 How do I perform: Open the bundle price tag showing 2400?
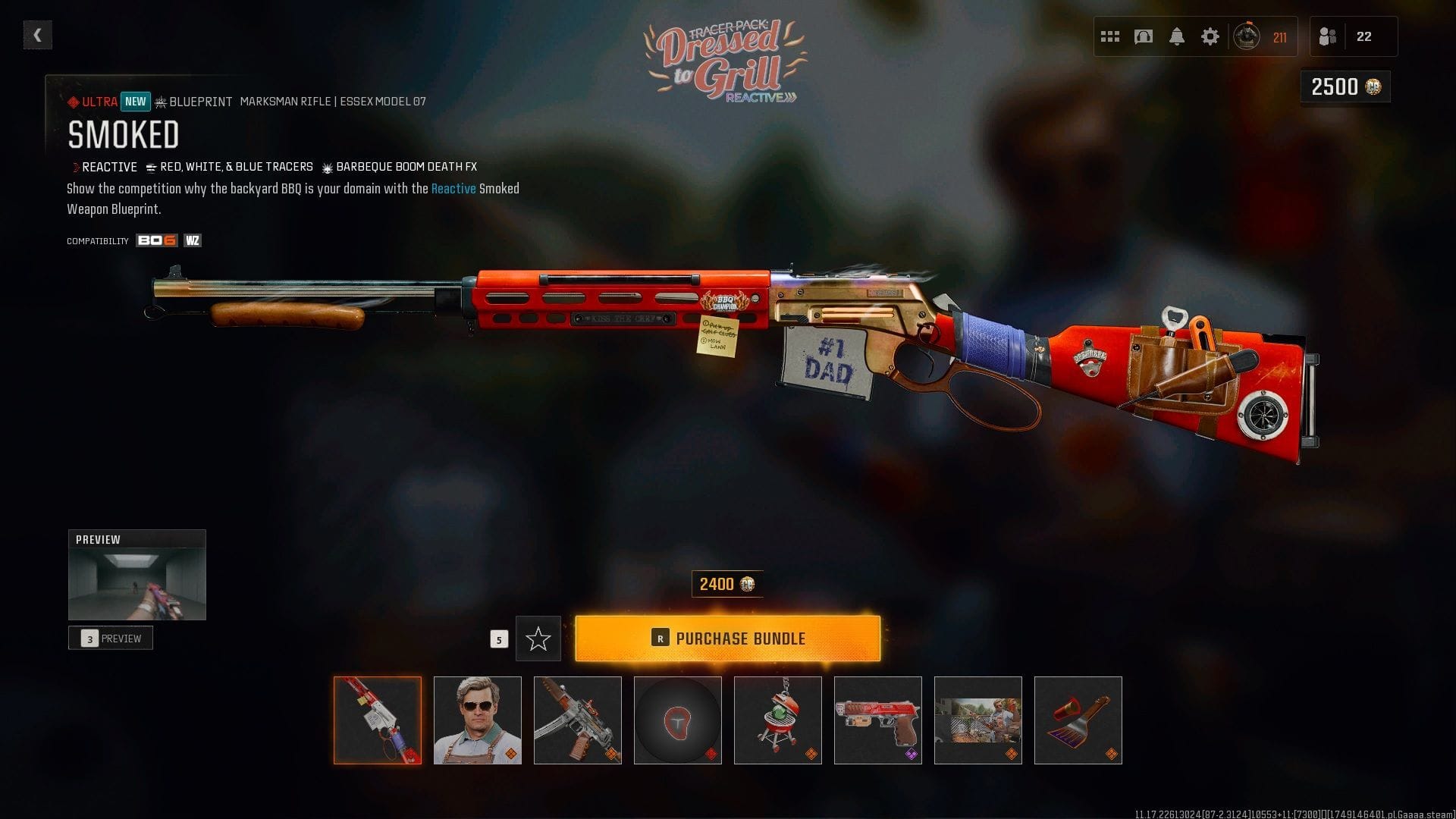click(726, 584)
